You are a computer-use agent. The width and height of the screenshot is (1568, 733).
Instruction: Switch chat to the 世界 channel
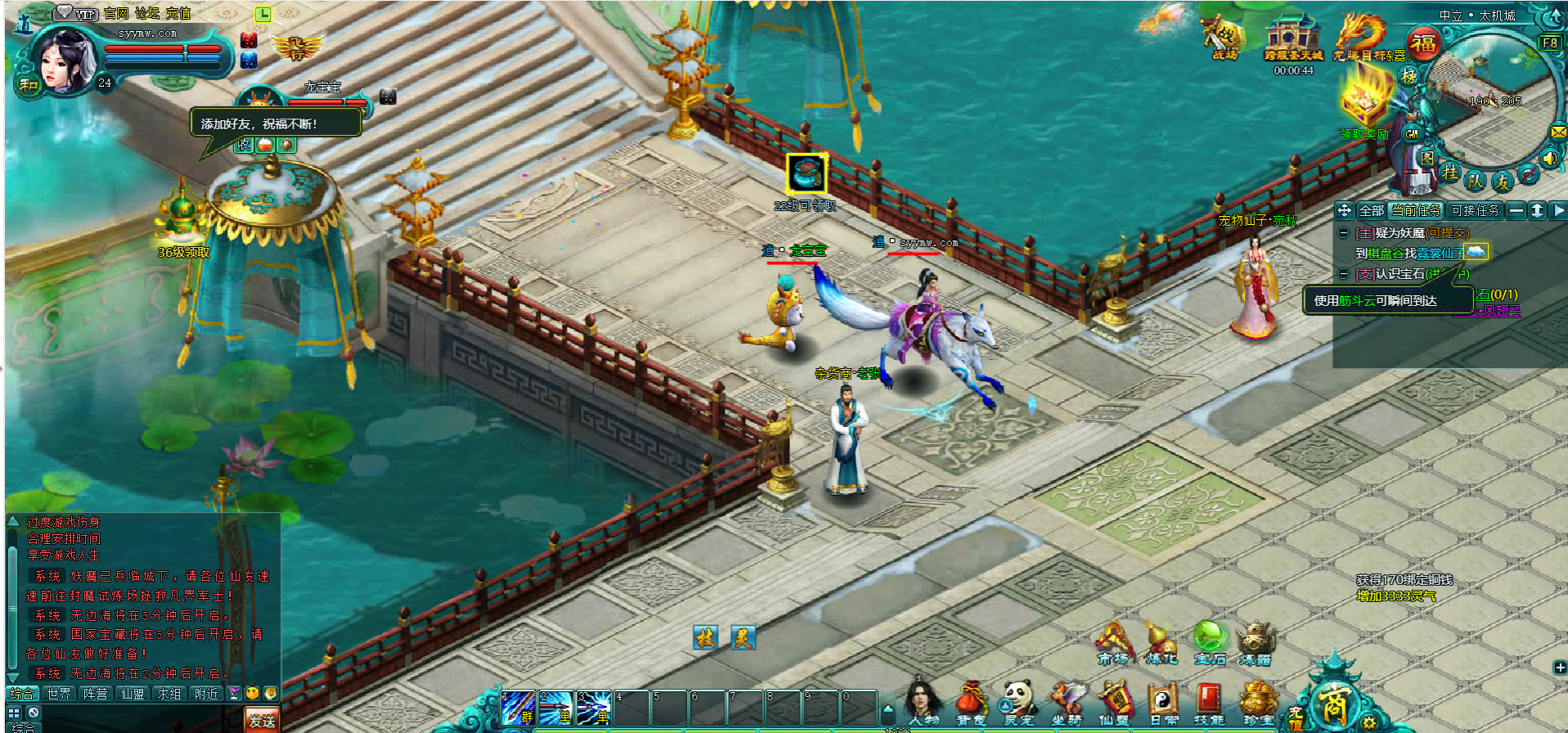pos(59,694)
